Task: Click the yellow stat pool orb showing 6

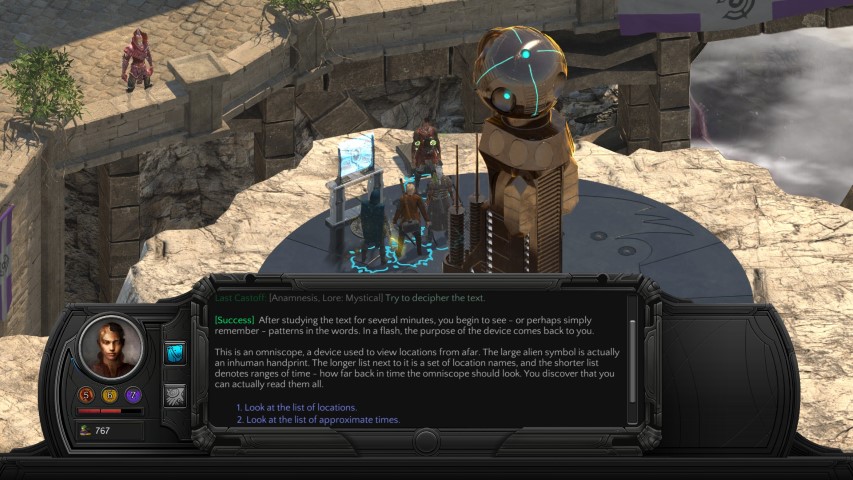Action: coord(111,395)
